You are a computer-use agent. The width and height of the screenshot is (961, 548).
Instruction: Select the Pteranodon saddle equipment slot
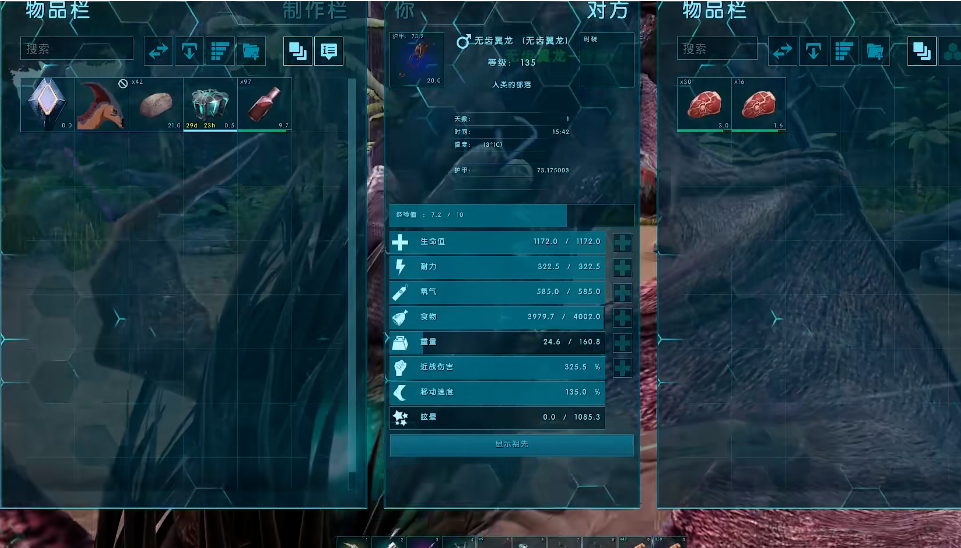point(417,60)
